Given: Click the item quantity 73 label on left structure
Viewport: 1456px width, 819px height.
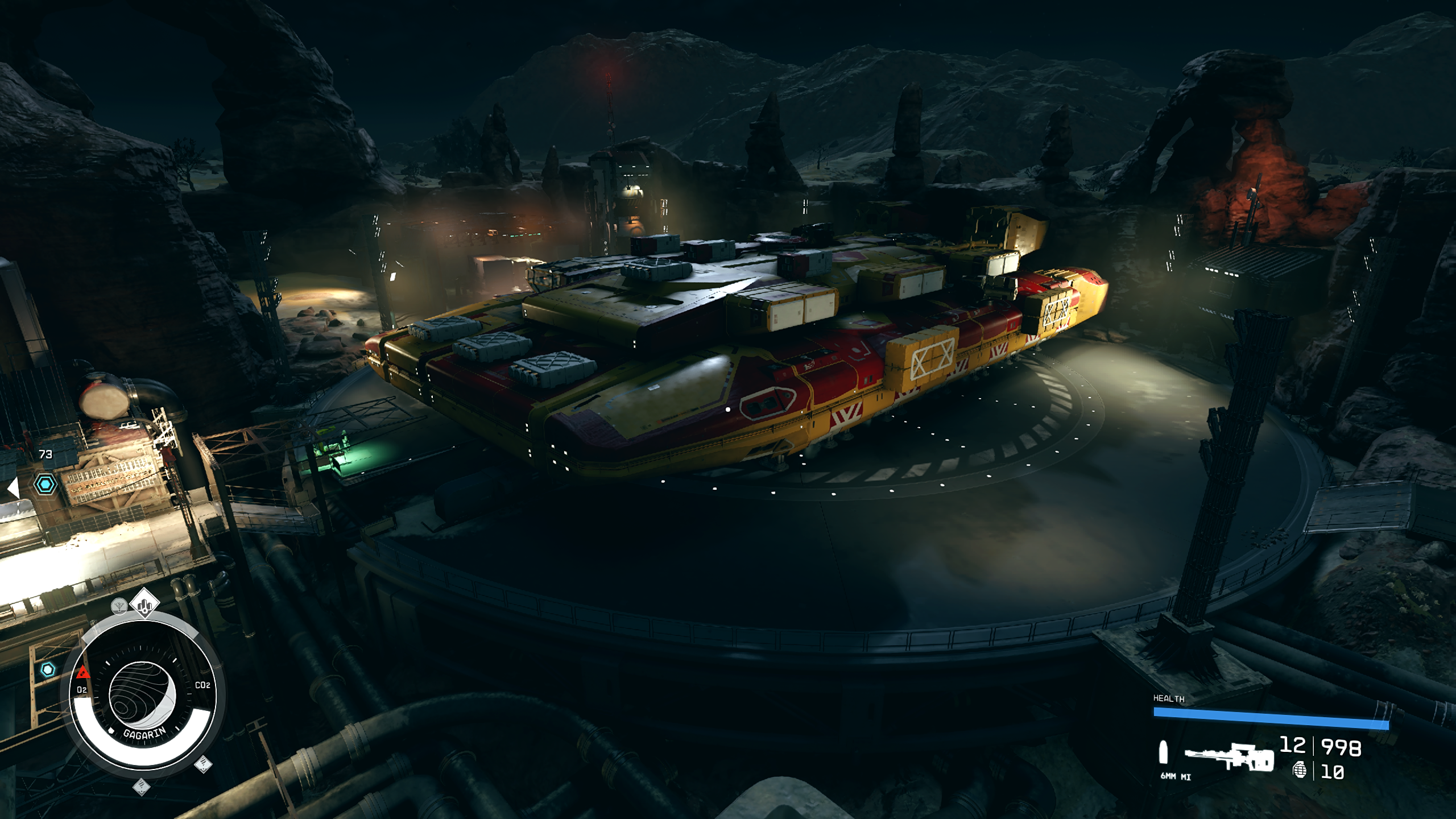Looking at the screenshot, I should [x=45, y=455].
